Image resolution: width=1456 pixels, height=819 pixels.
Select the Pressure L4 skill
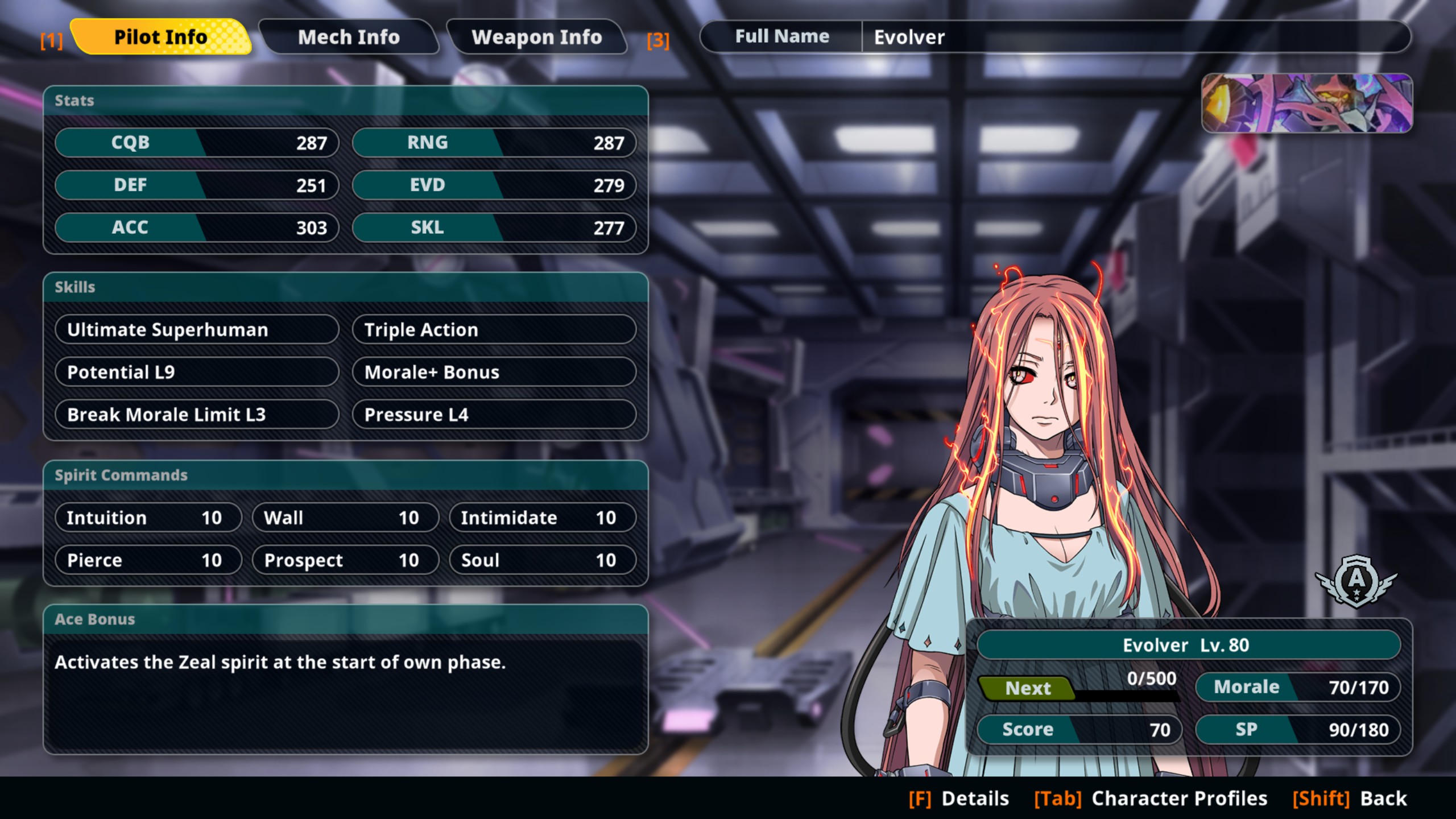[x=494, y=415]
